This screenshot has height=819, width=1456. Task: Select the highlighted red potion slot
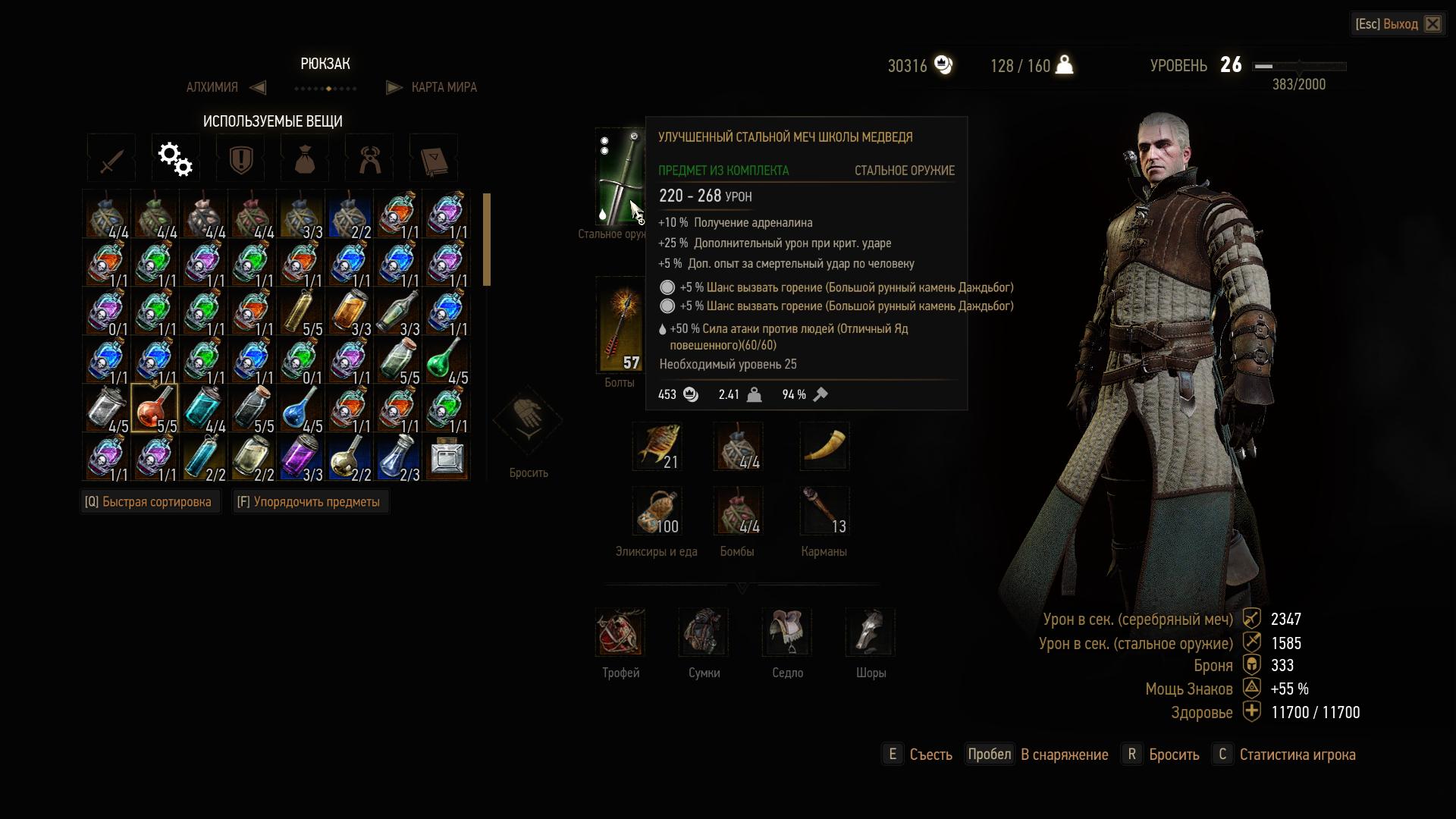(155, 409)
